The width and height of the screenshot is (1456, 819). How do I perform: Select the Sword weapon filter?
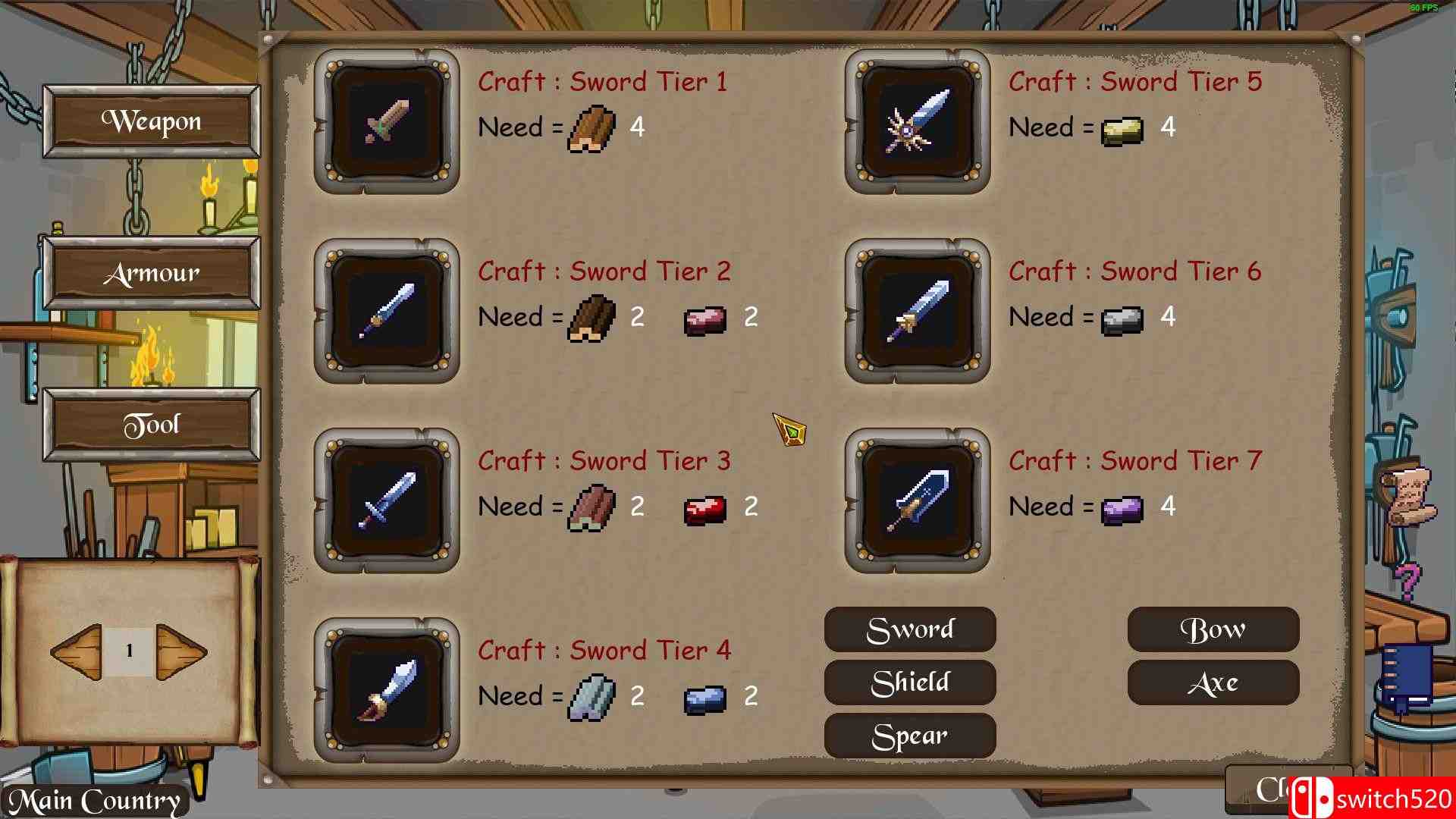coord(909,629)
